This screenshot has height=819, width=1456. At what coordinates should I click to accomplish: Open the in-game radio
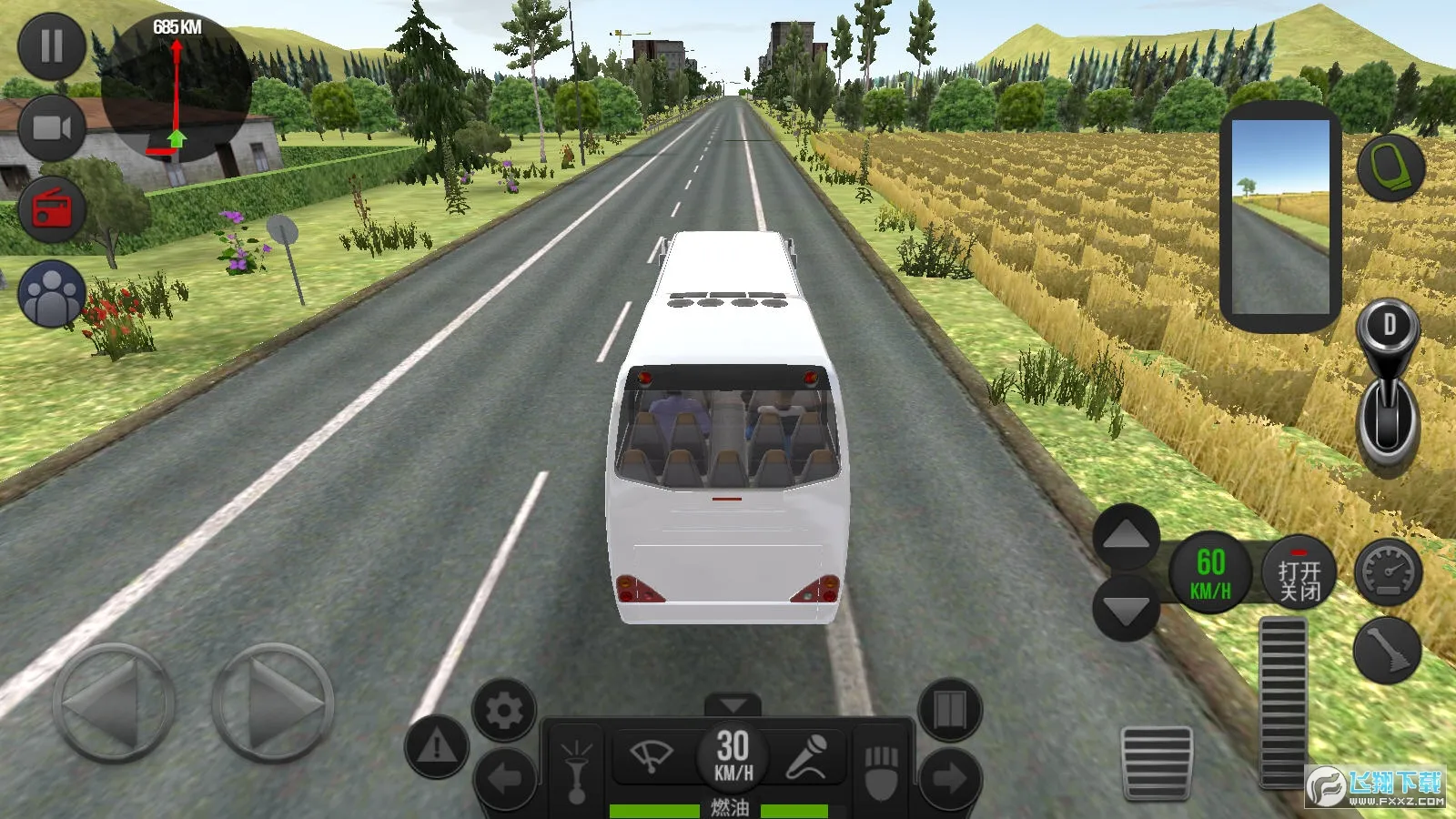pyautogui.click(x=52, y=207)
